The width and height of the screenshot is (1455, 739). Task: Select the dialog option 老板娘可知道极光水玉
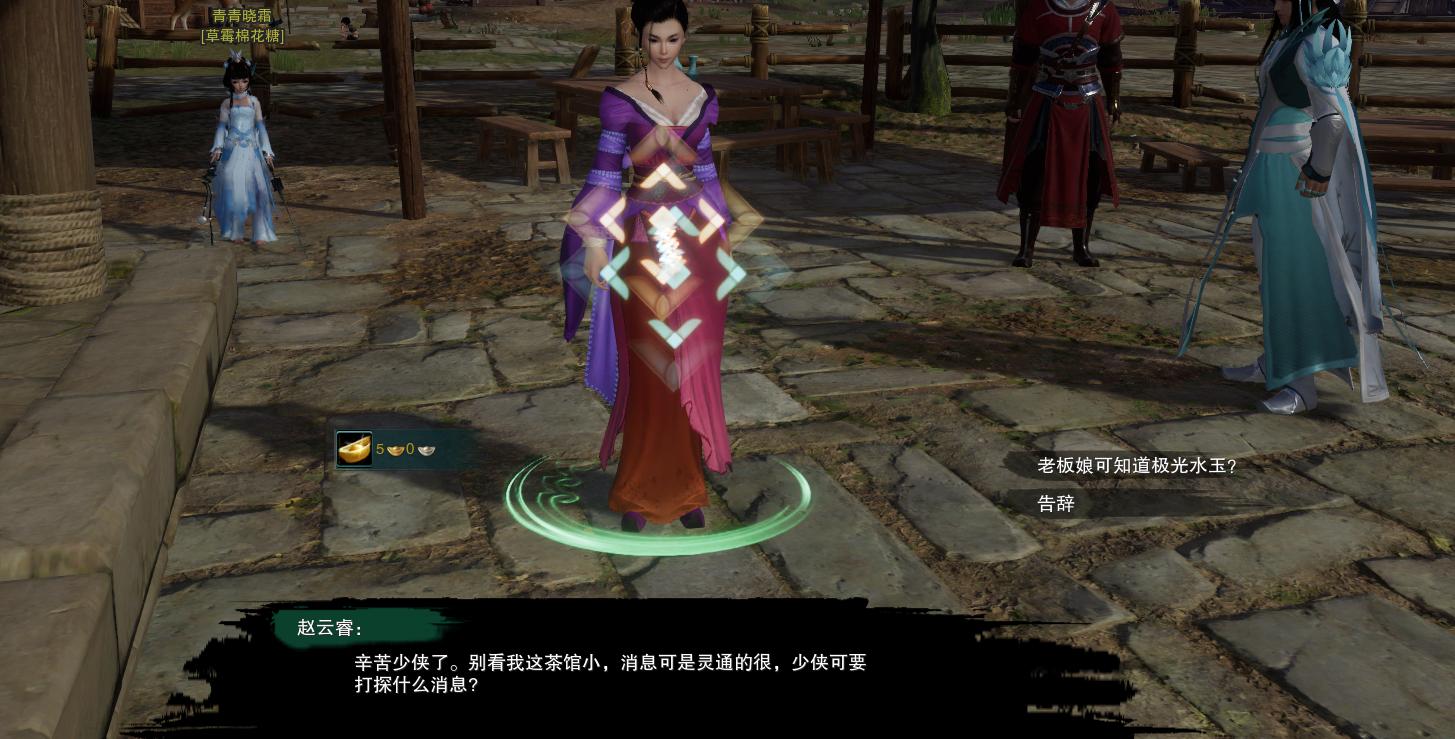tap(1137, 466)
